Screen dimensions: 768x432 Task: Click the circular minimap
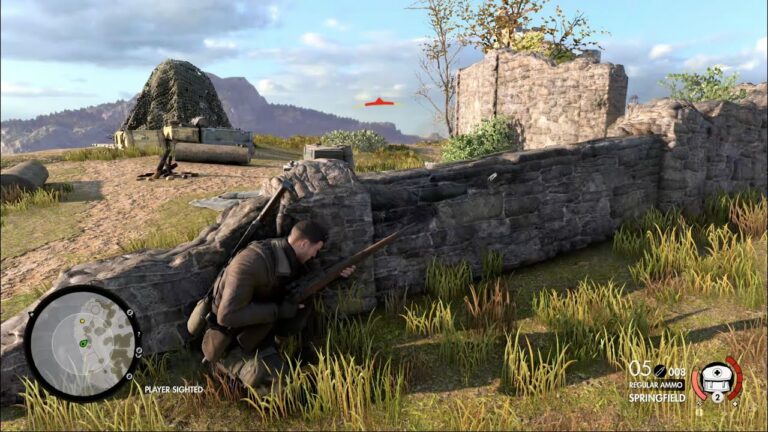point(82,343)
